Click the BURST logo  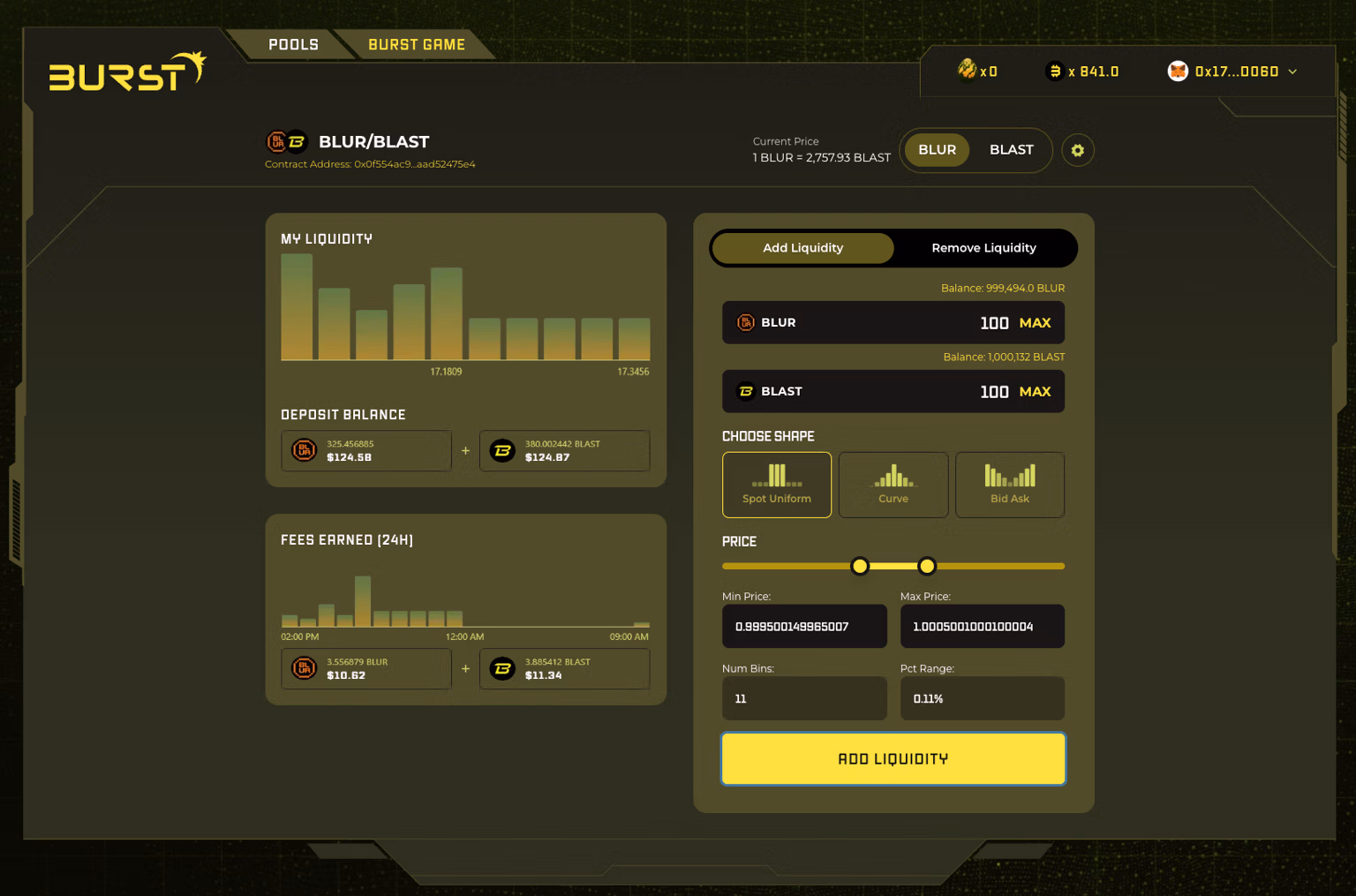(x=126, y=71)
